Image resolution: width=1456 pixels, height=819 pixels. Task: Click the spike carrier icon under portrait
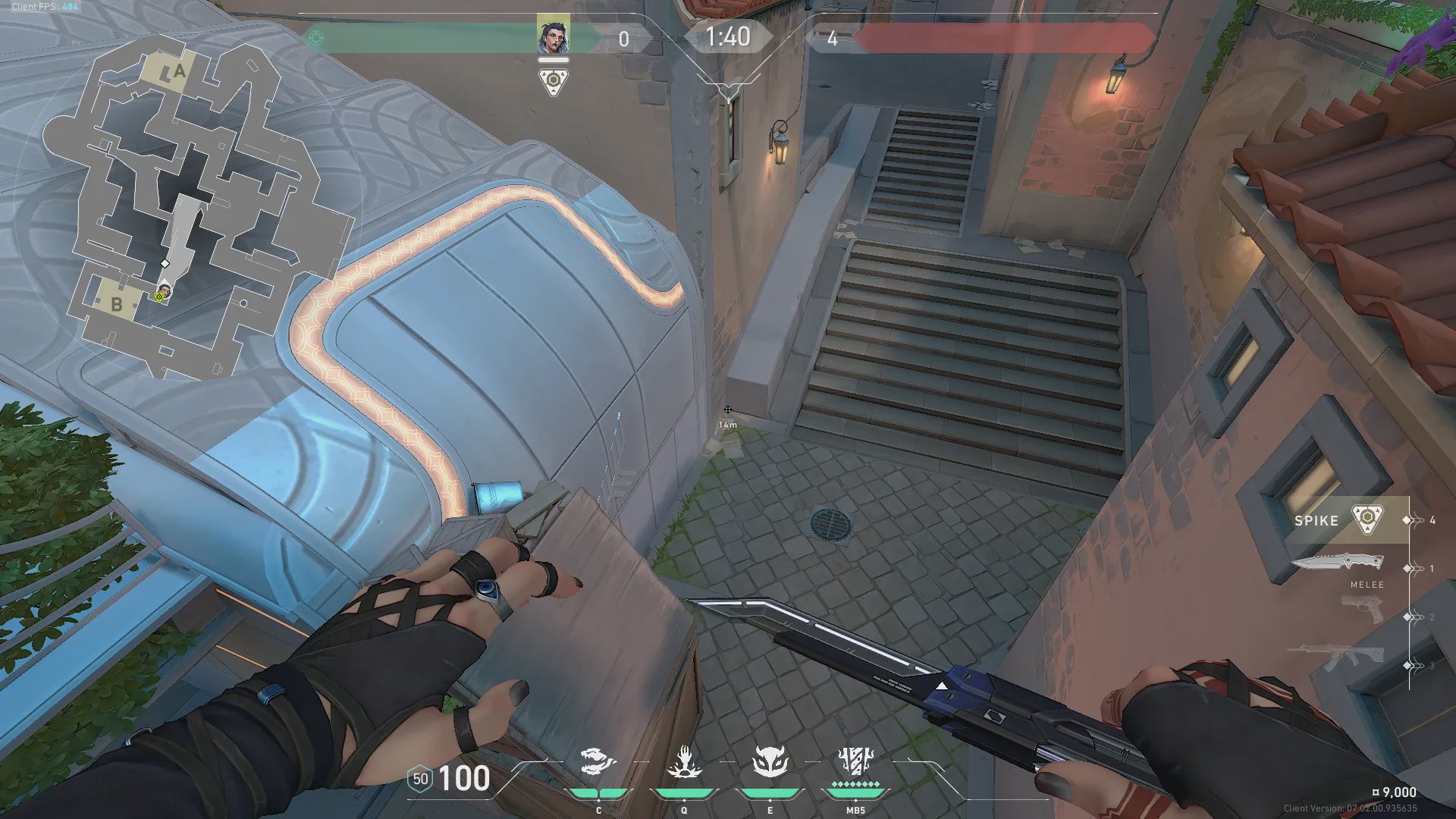[x=554, y=81]
